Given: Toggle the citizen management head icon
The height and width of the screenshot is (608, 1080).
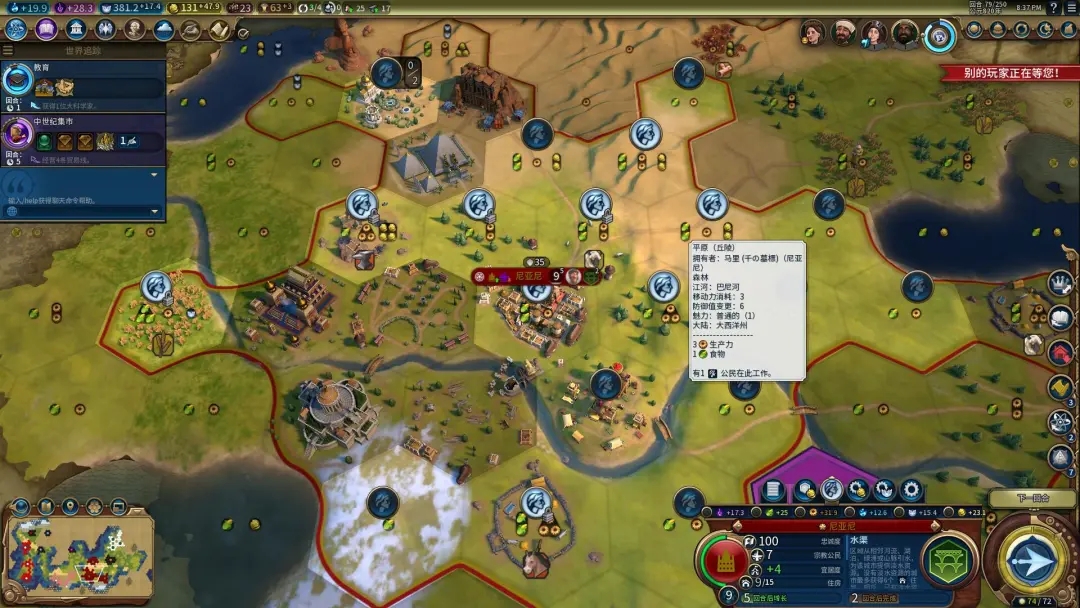Looking at the screenshot, I should [831, 490].
